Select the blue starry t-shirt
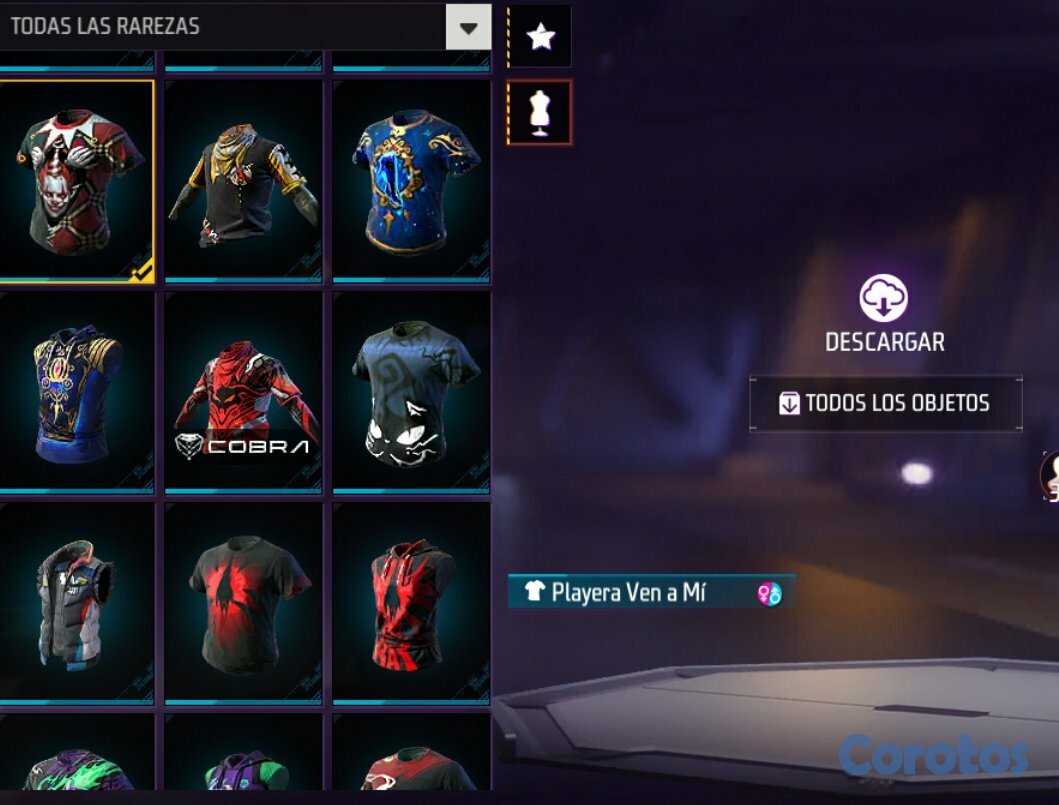 pos(411,180)
